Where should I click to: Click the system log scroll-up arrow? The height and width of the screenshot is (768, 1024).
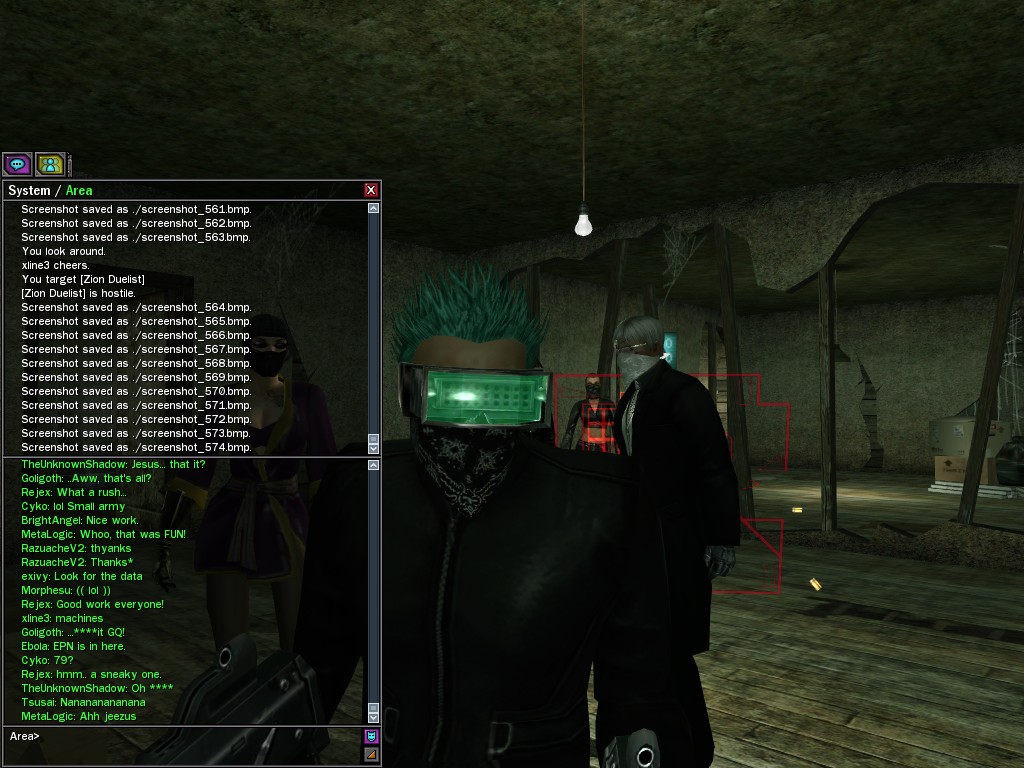pyautogui.click(x=374, y=209)
